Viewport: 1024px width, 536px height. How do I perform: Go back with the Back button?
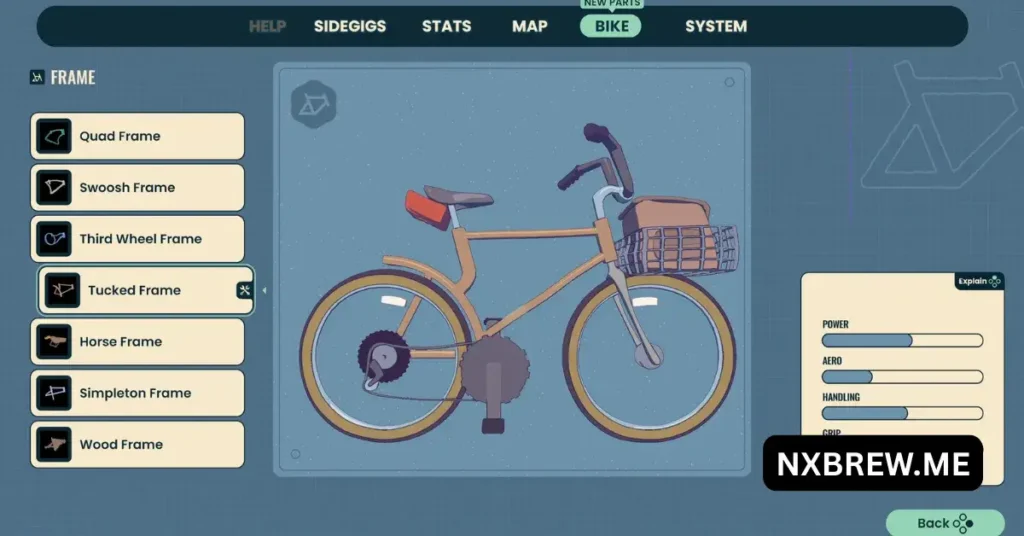[x=944, y=523]
